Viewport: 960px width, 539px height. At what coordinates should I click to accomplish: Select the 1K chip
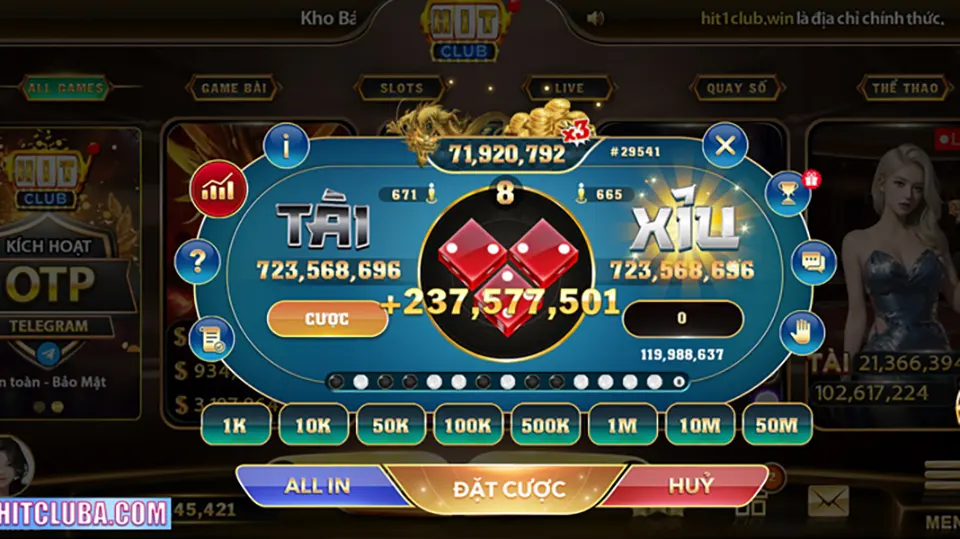point(235,425)
